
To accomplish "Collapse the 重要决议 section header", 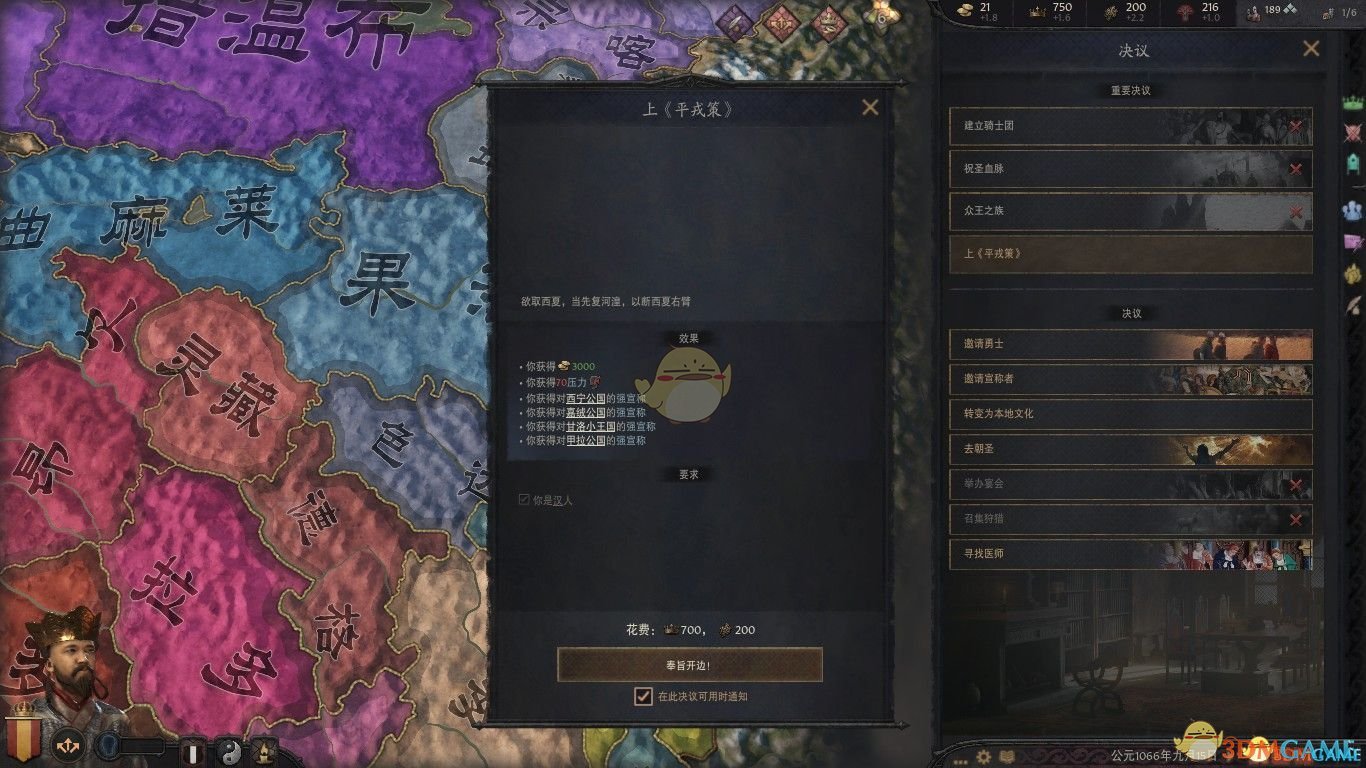I will [x=1130, y=89].
